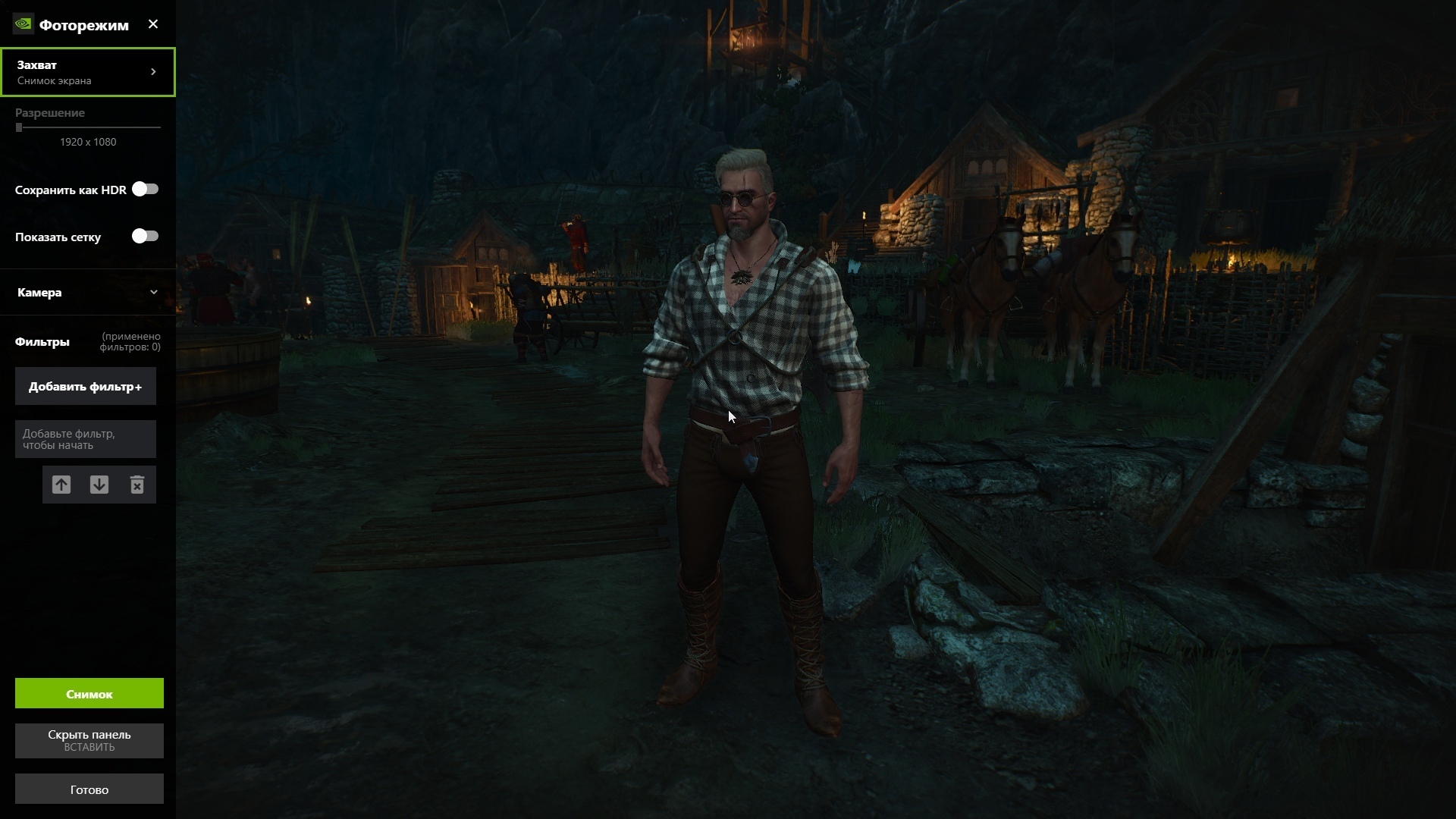
Task: Select the empty filter list box
Action: coord(86,439)
